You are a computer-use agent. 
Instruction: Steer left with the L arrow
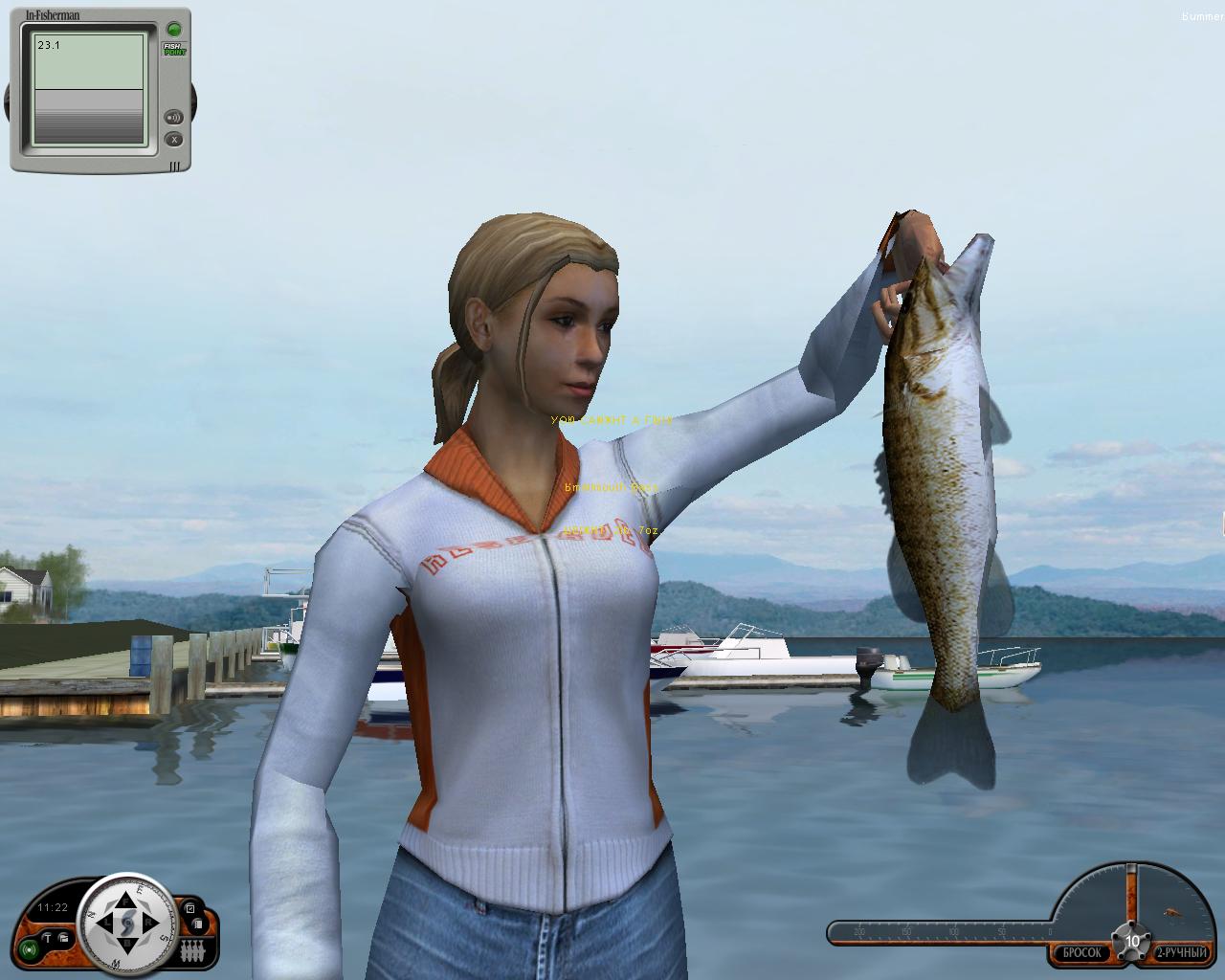[104, 924]
